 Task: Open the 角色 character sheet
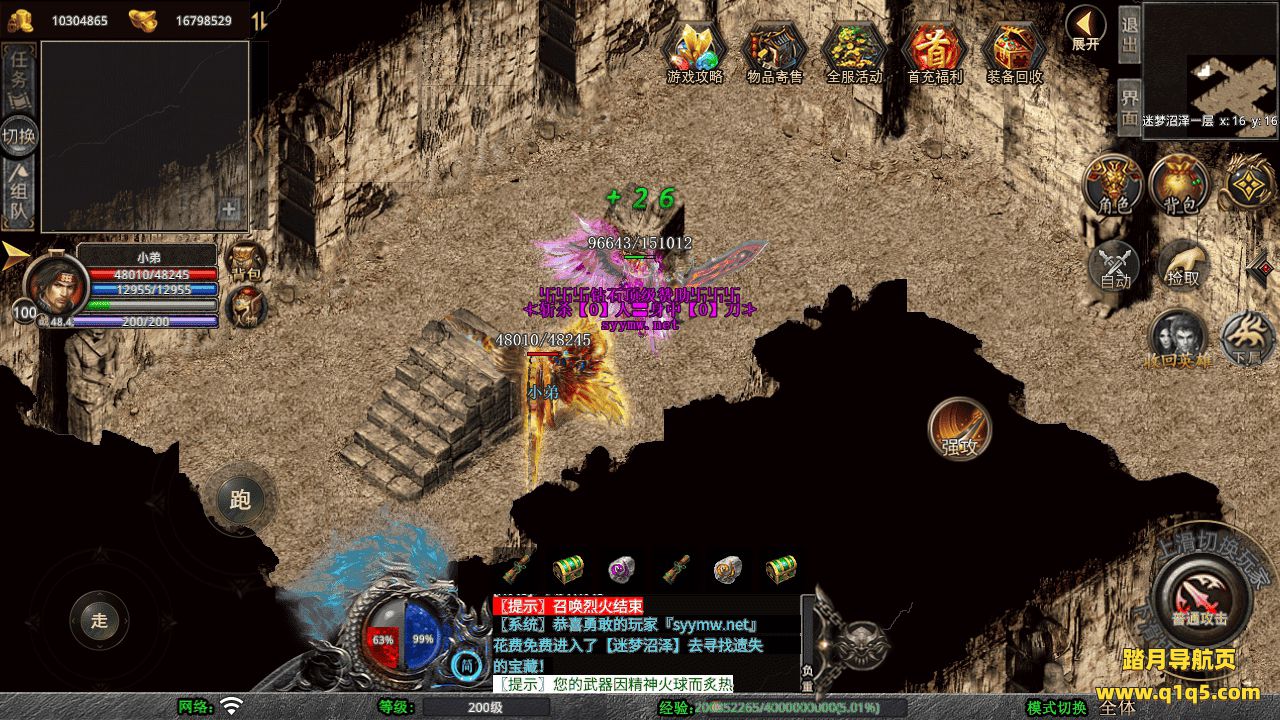1113,184
